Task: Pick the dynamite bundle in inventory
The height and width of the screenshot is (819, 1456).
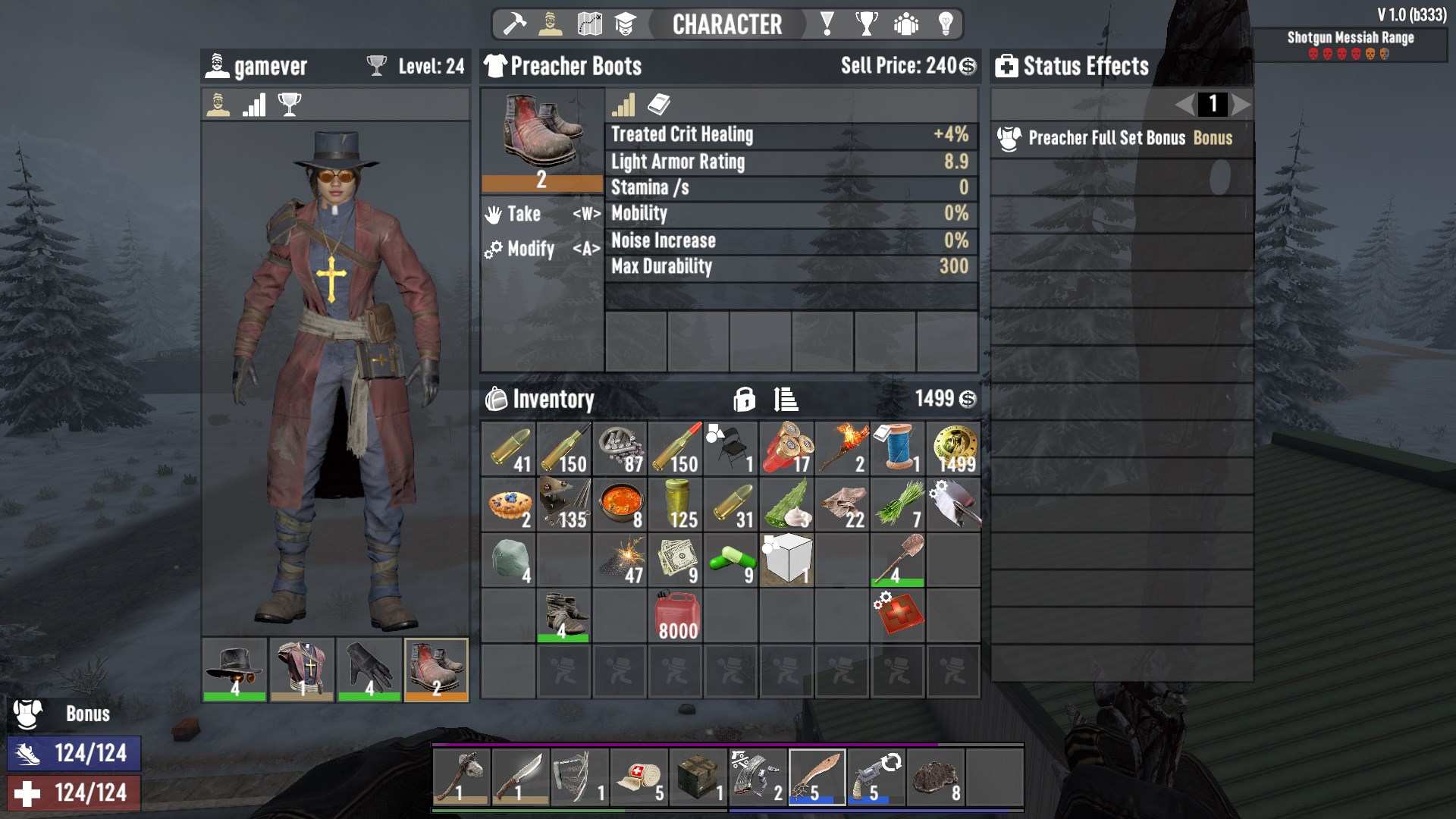Action: (786, 449)
